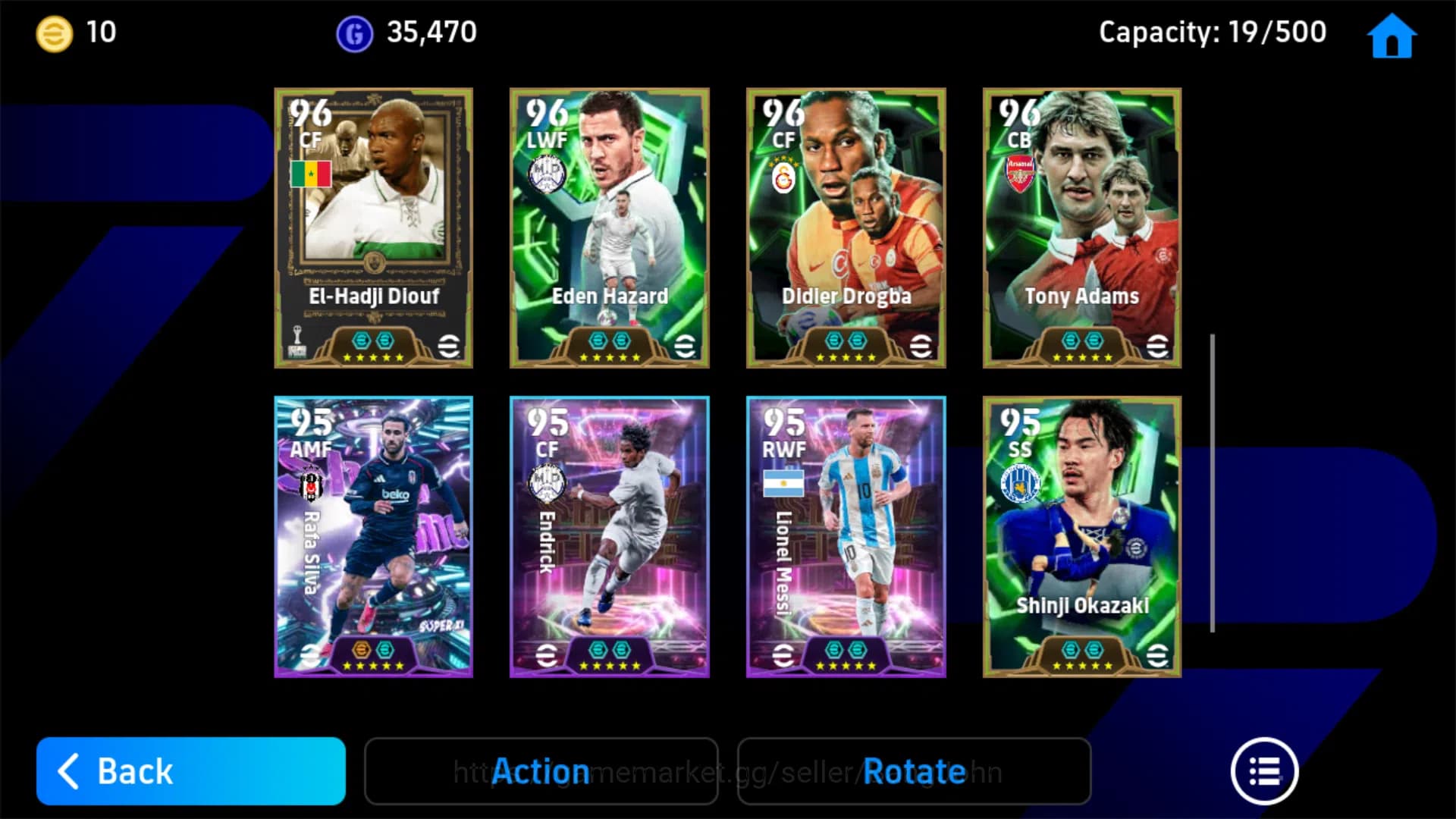Click the Capacity 19/500 indicator

[x=1211, y=32]
